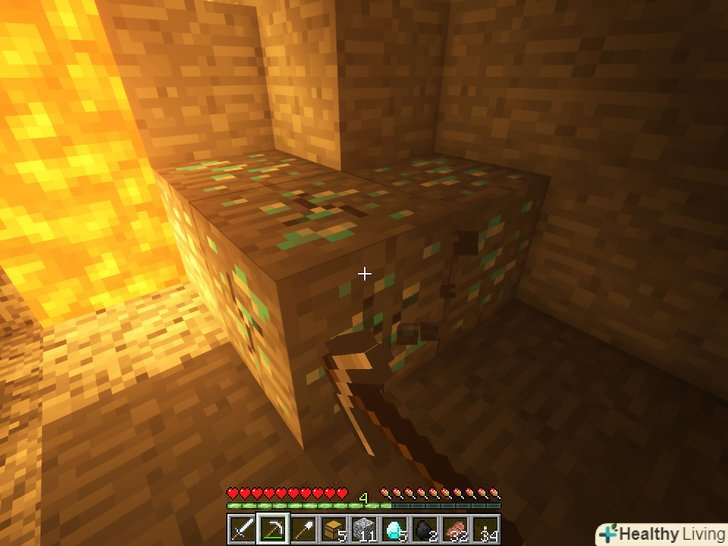Pick the cobblestone stack of 11
728x546 pixels.
tap(362, 527)
